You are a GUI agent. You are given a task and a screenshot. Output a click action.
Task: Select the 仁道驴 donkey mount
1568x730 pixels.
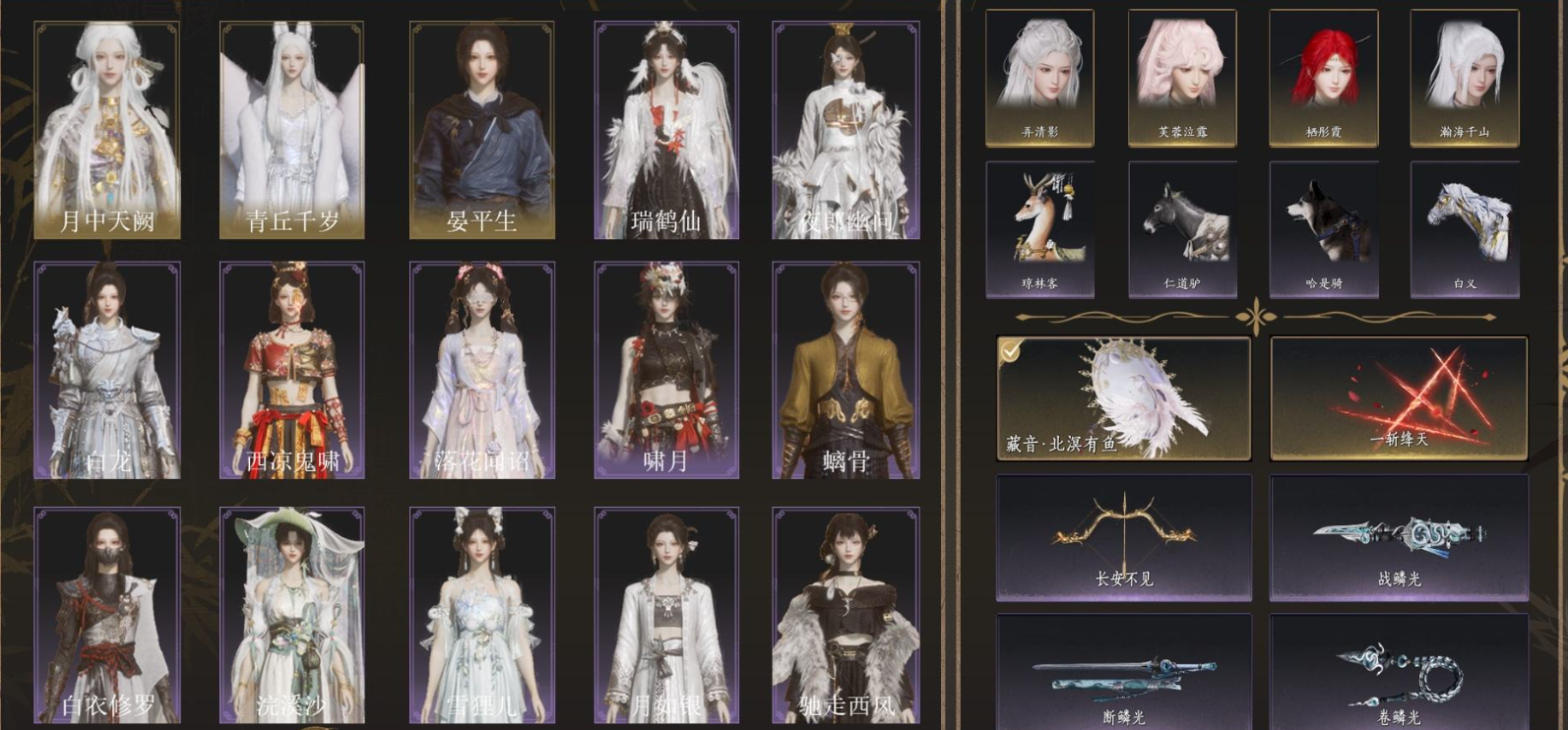pos(1181,226)
